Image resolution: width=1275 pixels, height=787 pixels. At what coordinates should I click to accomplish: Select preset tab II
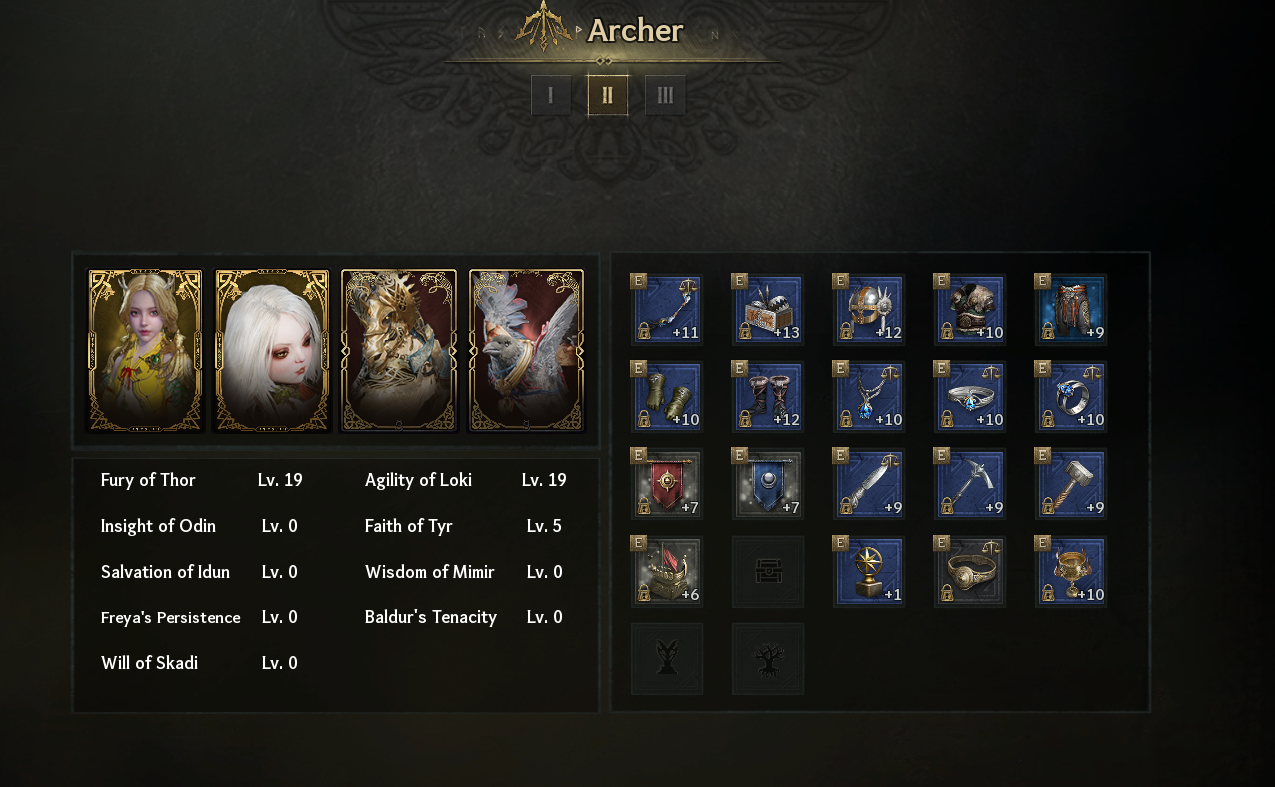tap(608, 95)
